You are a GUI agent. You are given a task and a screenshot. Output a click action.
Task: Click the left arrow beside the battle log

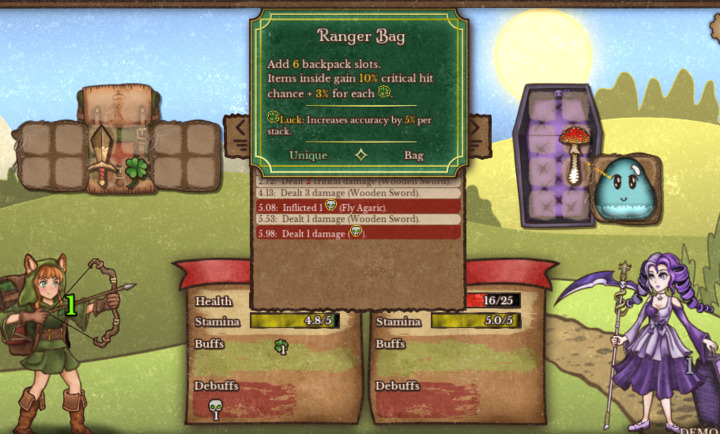click(239, 132)
